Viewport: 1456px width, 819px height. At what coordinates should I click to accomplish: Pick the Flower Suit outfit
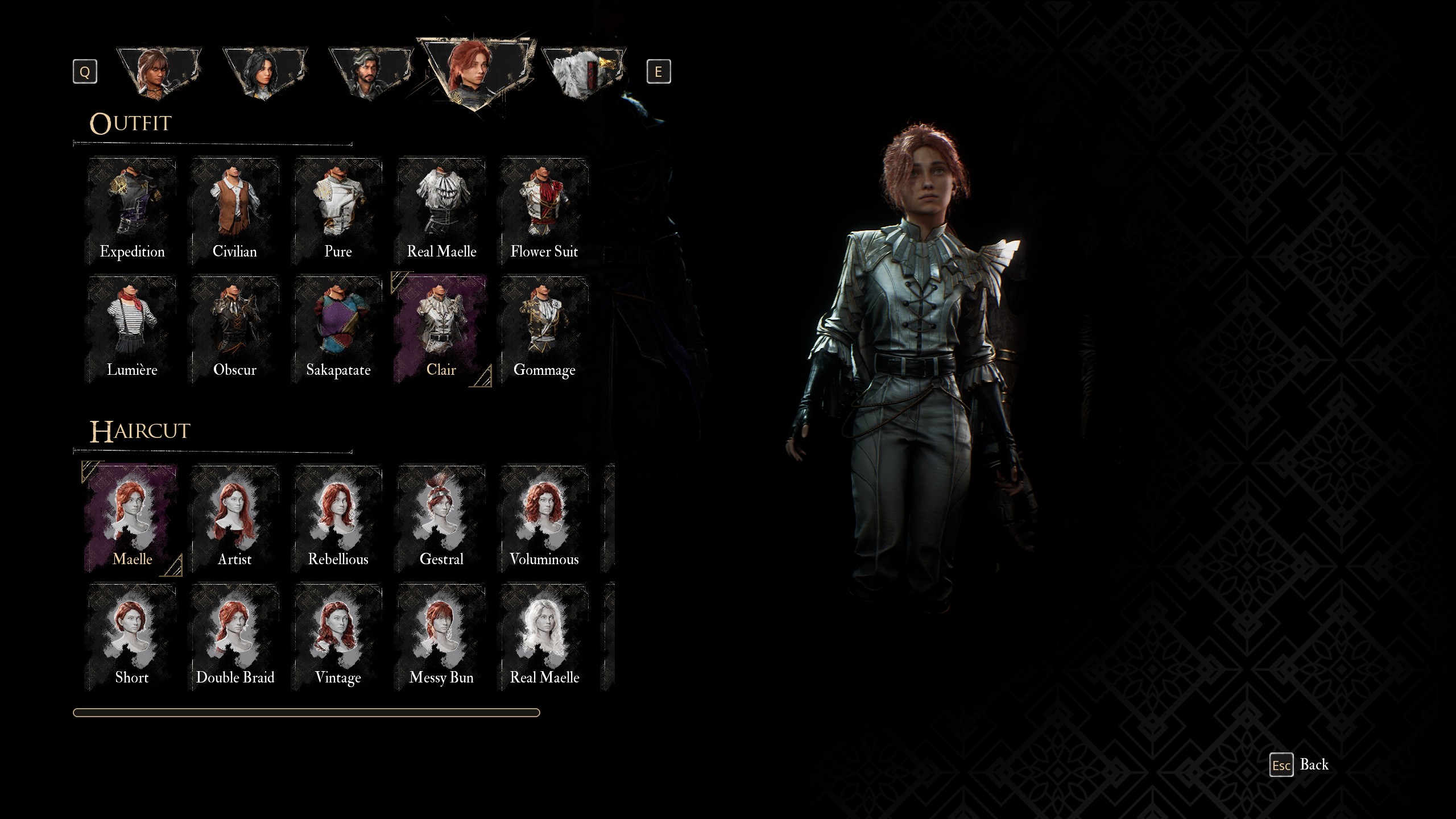(x=544, y=212)
